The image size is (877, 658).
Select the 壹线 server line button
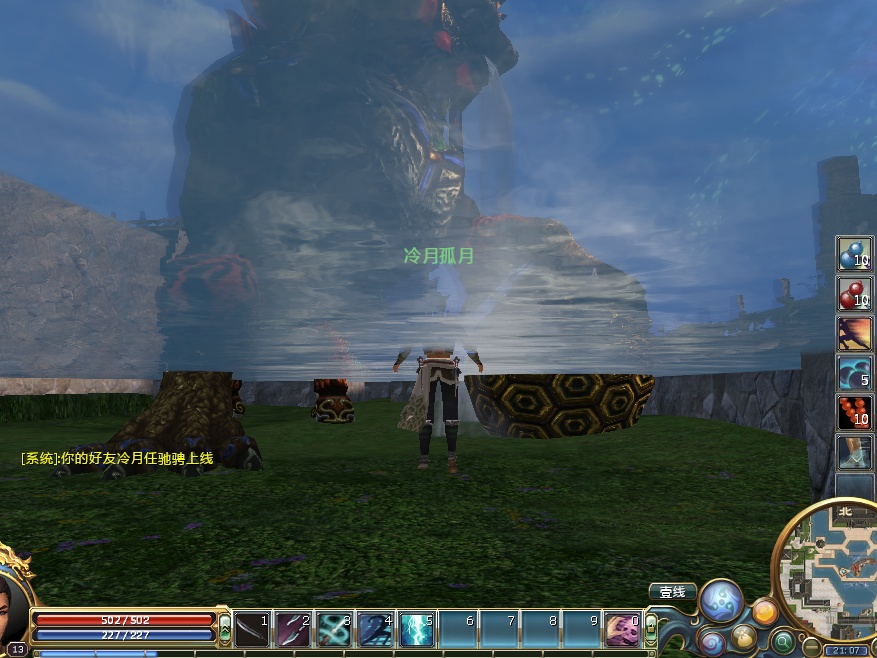click(x=671, y=592)
